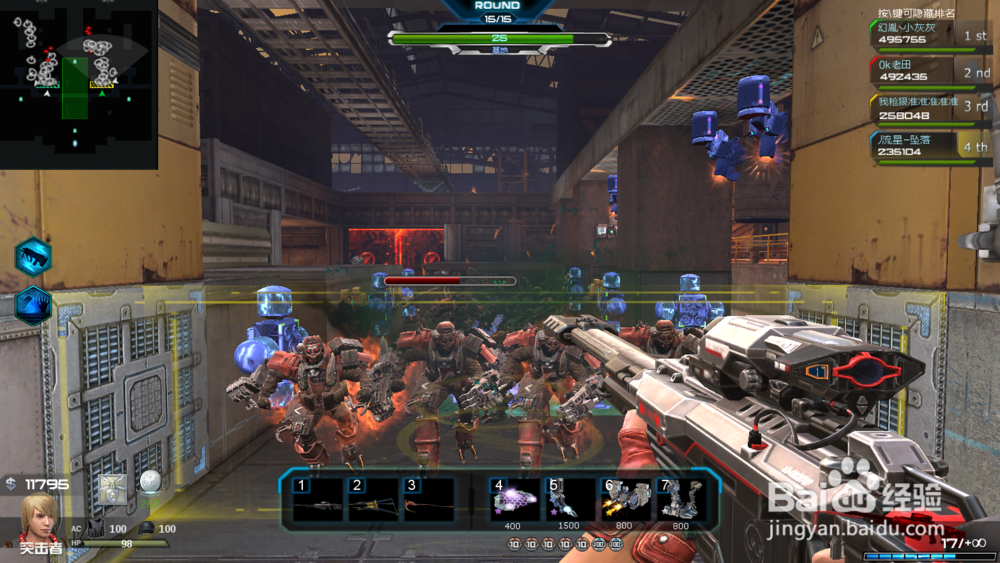Select weapon slot 1 rifle

[315, 499]
